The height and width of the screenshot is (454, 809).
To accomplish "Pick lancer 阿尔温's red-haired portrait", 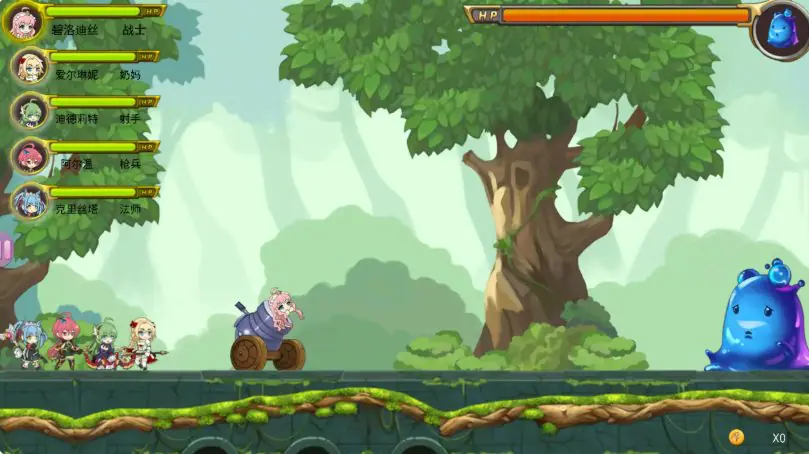I will pyautogui.click(x=29, y=156).
